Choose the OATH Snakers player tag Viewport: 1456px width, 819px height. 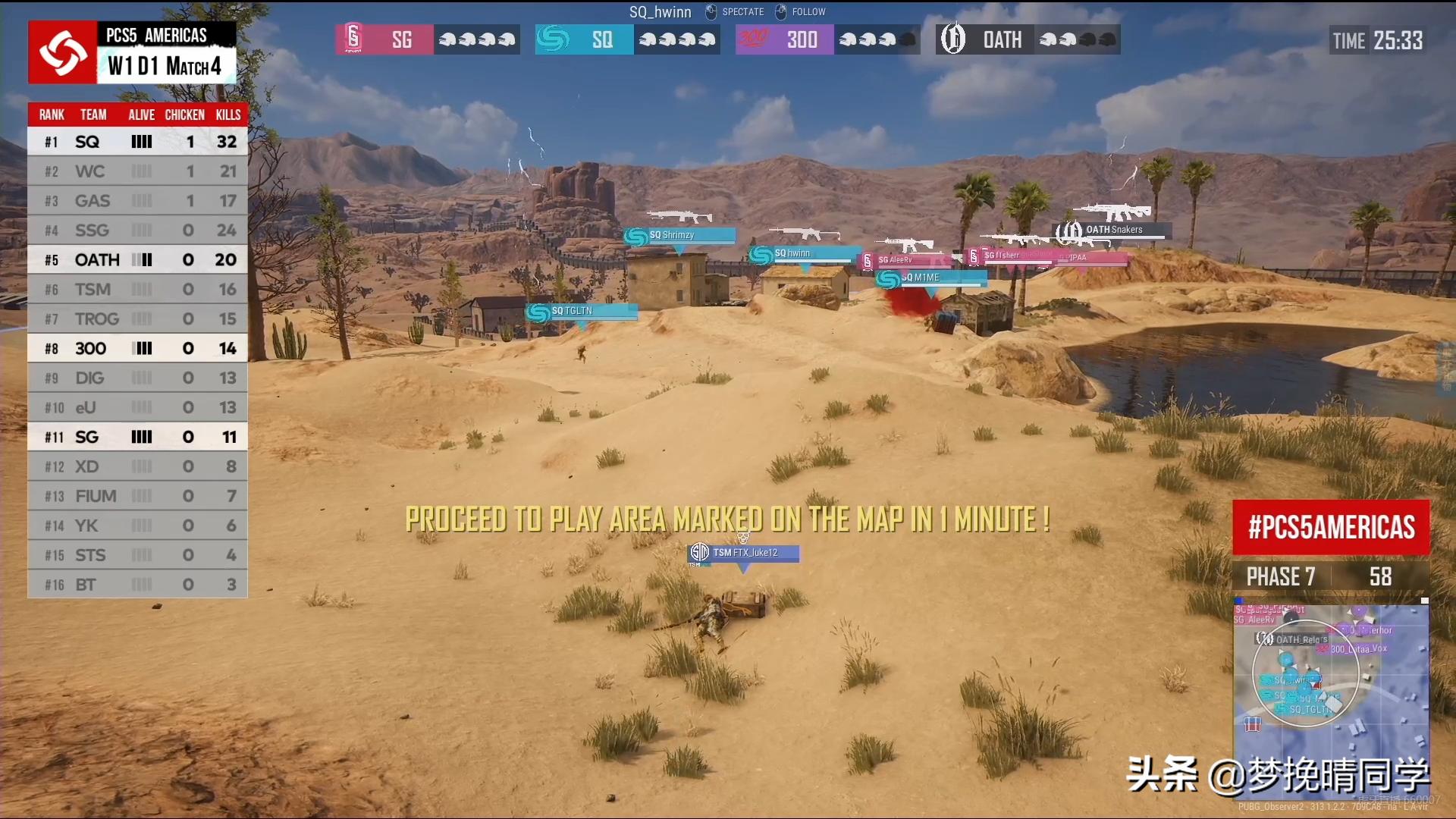pyautogui.click(x=1113, y=230)
